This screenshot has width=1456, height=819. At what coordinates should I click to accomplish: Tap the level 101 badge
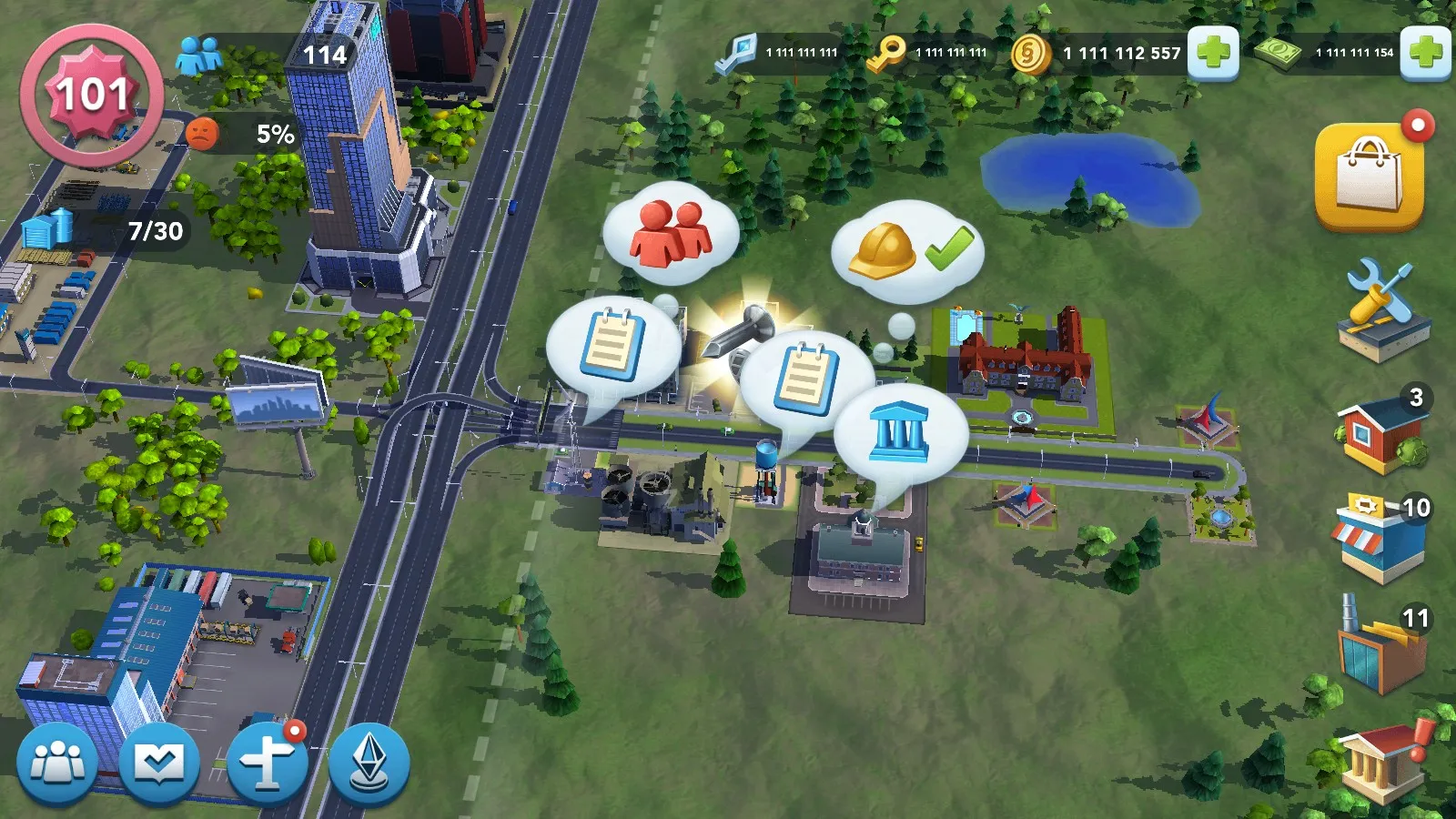[91, 95]
